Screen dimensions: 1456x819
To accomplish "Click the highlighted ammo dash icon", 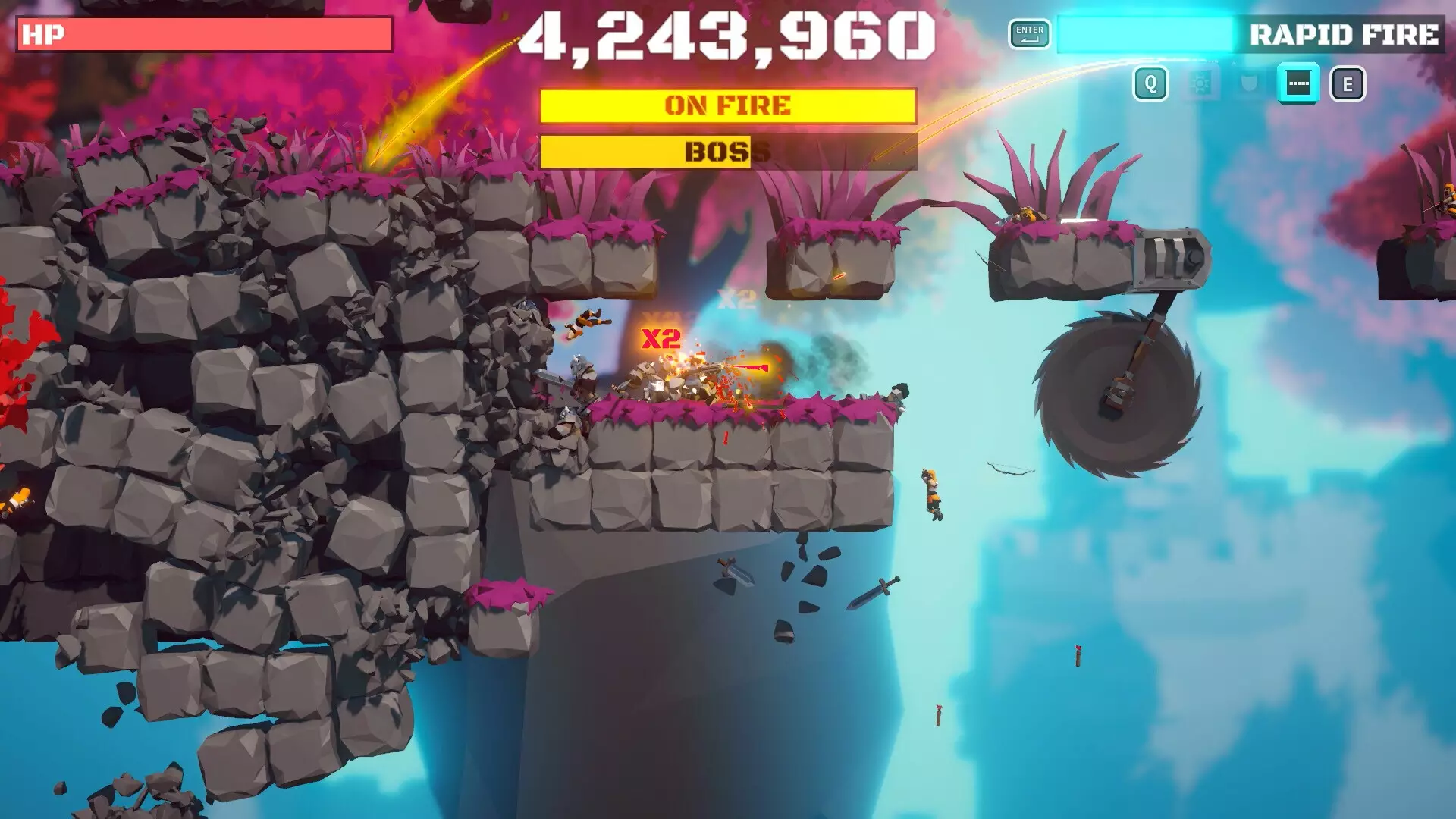I will point(1297,83).
